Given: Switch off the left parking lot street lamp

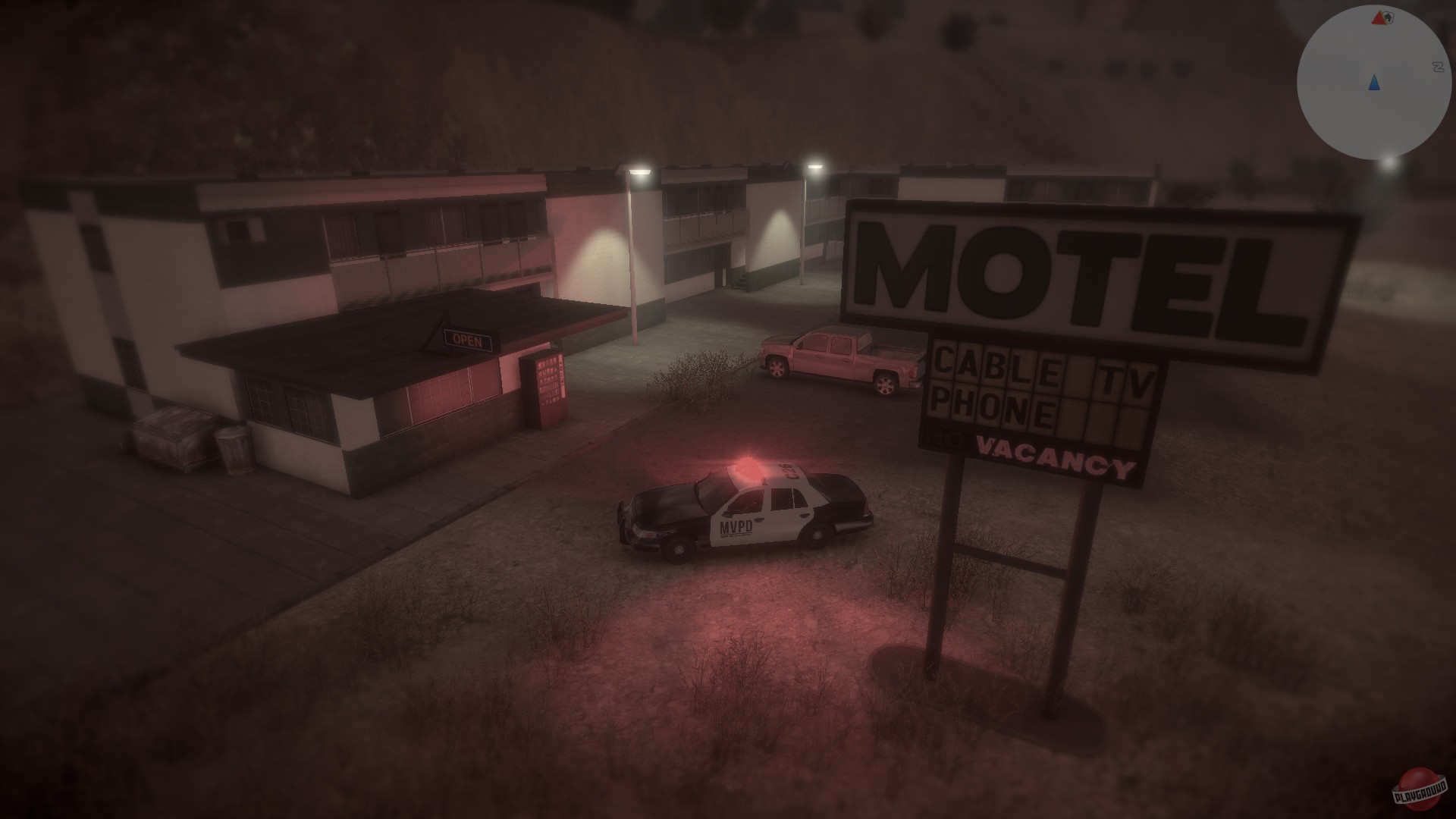Looking at the screenshot, I should coord(639,171).
